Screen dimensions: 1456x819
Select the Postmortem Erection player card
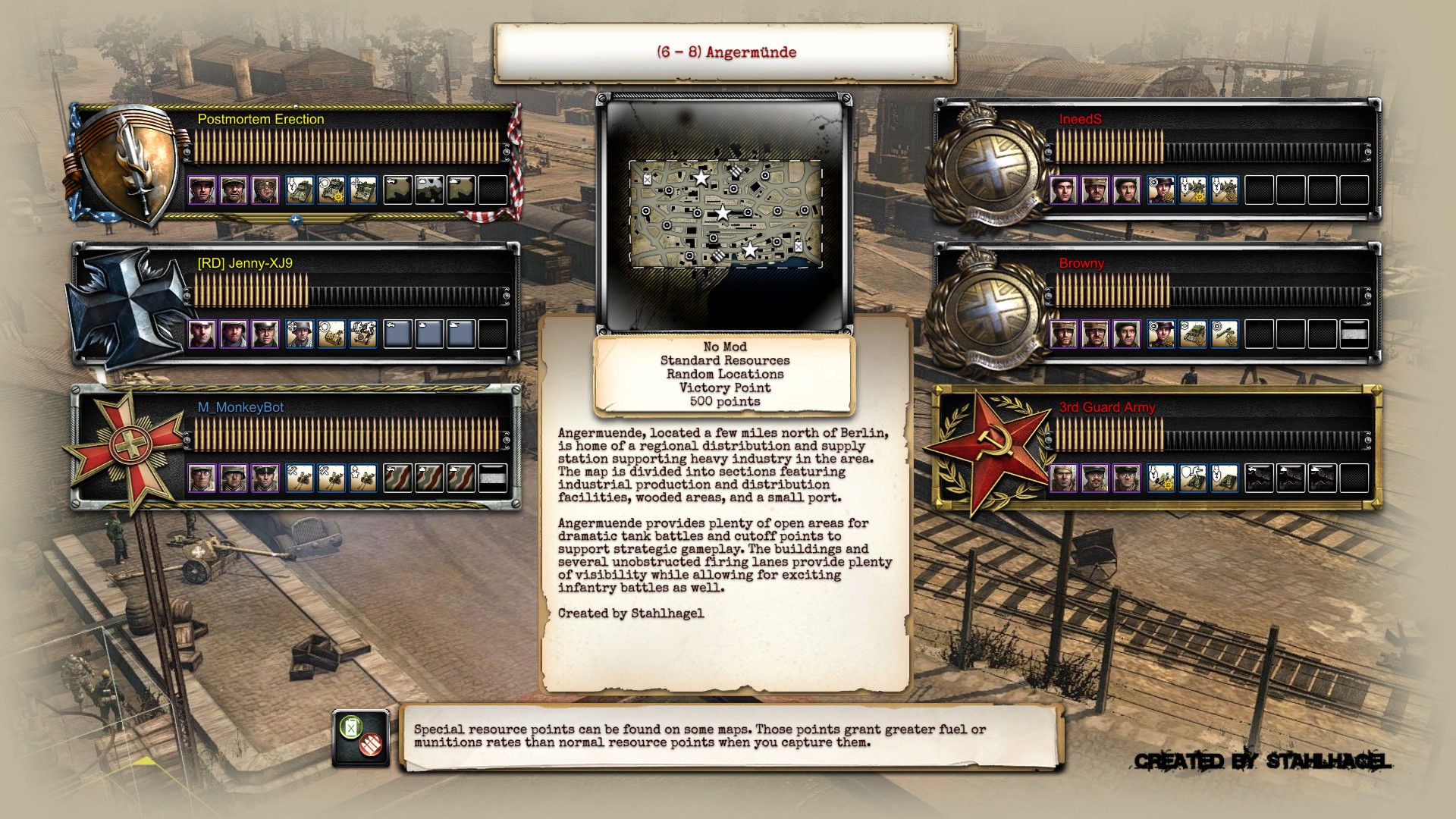[x=349, y=162]
